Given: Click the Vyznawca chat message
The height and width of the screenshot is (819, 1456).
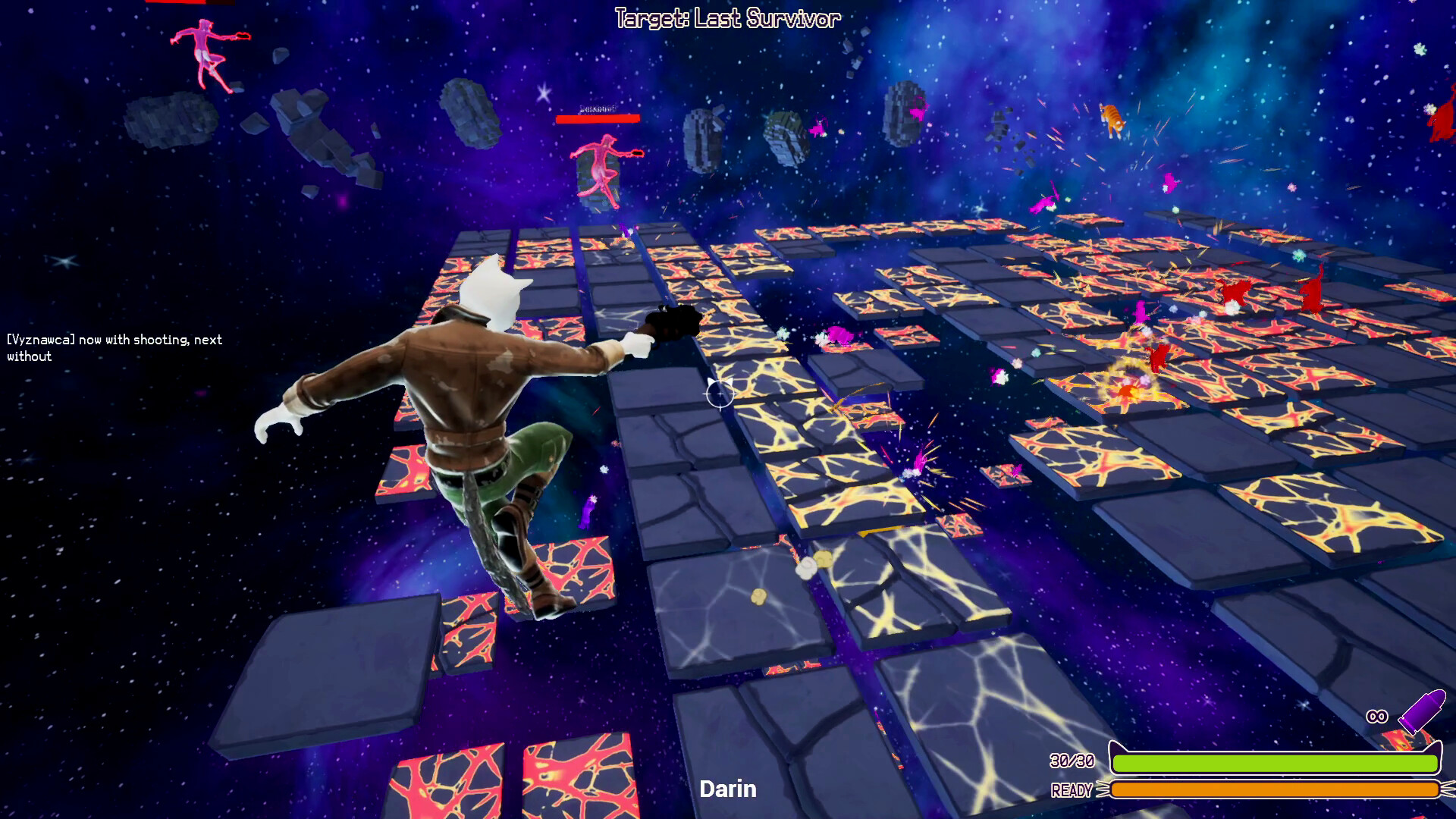Looking at the screenshot, I should (x=112, y=347).
